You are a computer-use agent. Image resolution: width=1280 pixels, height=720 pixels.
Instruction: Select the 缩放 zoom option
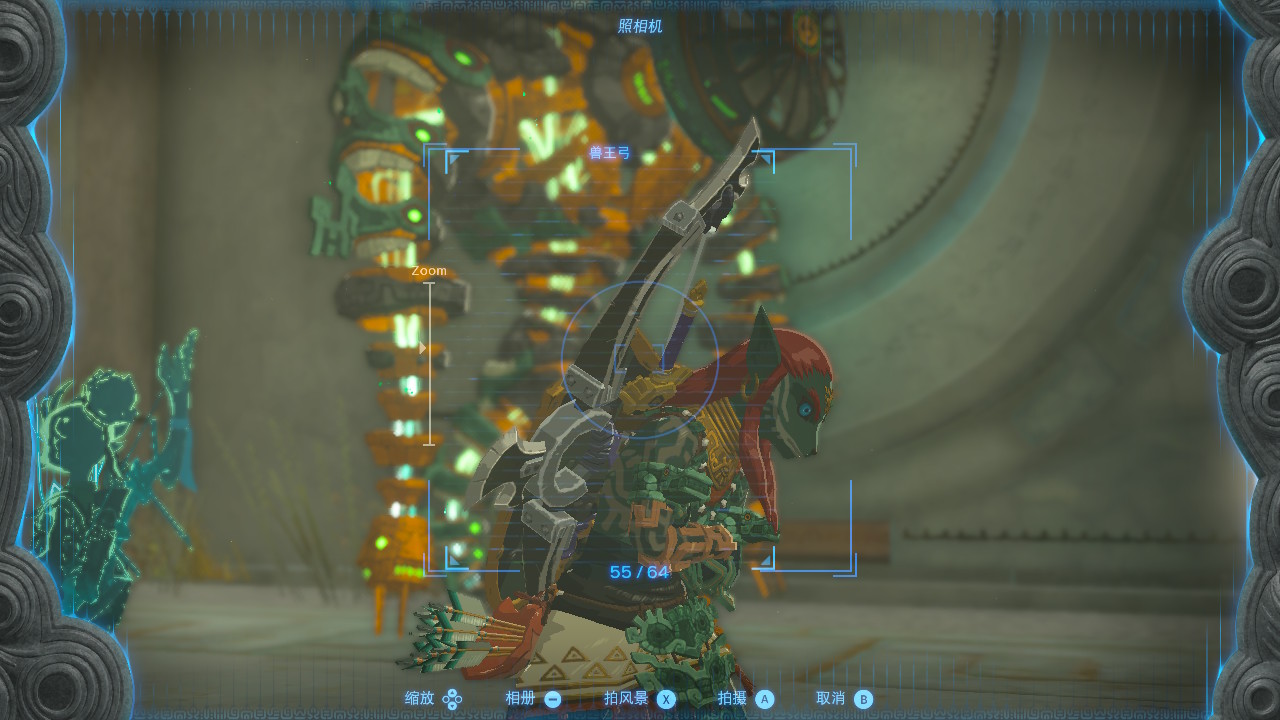click(433, 699)
